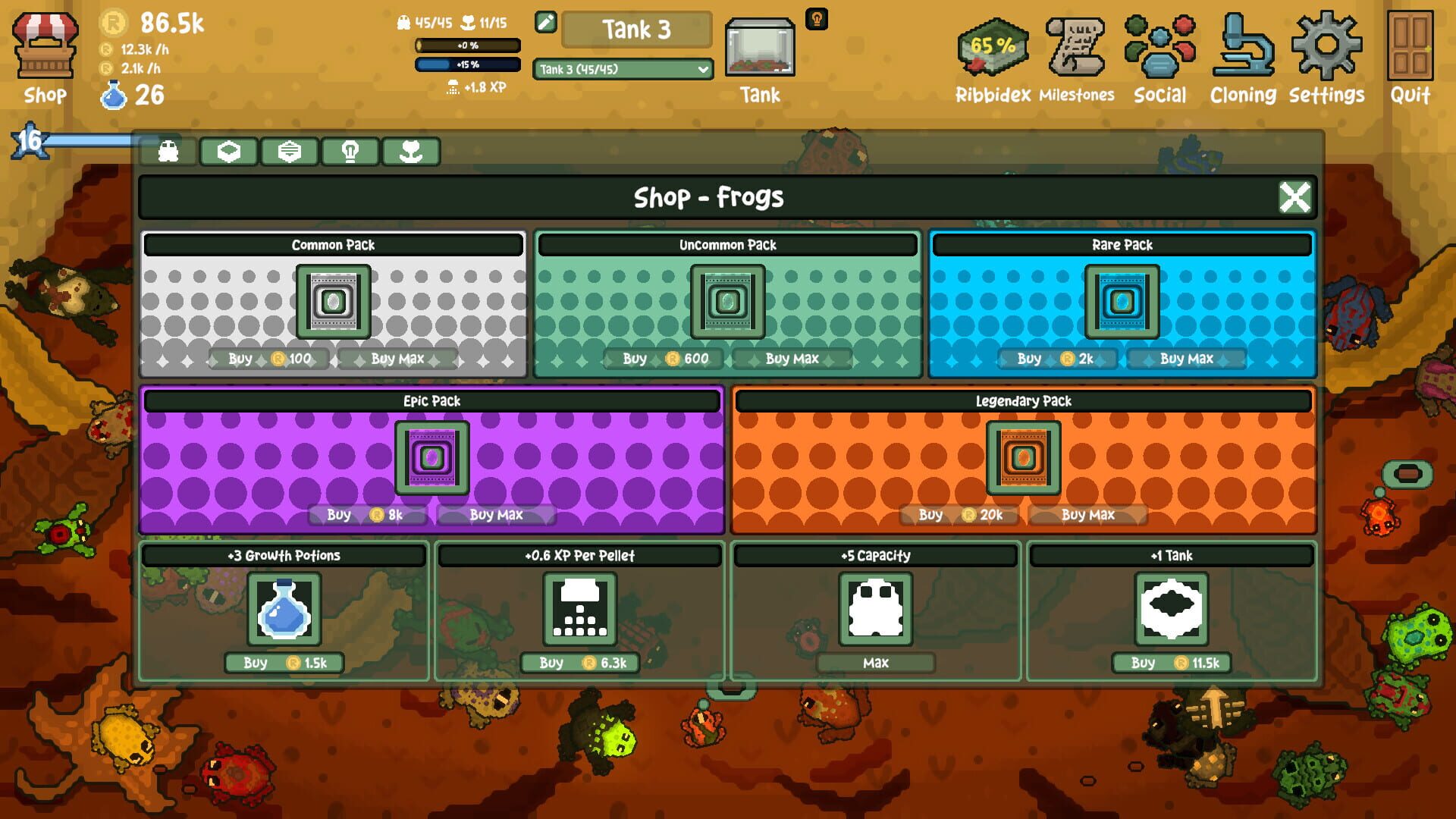1456x819 pixels.
Task: Click the blue XP progress bar at +15%
Action: click(x=469, y=65)
